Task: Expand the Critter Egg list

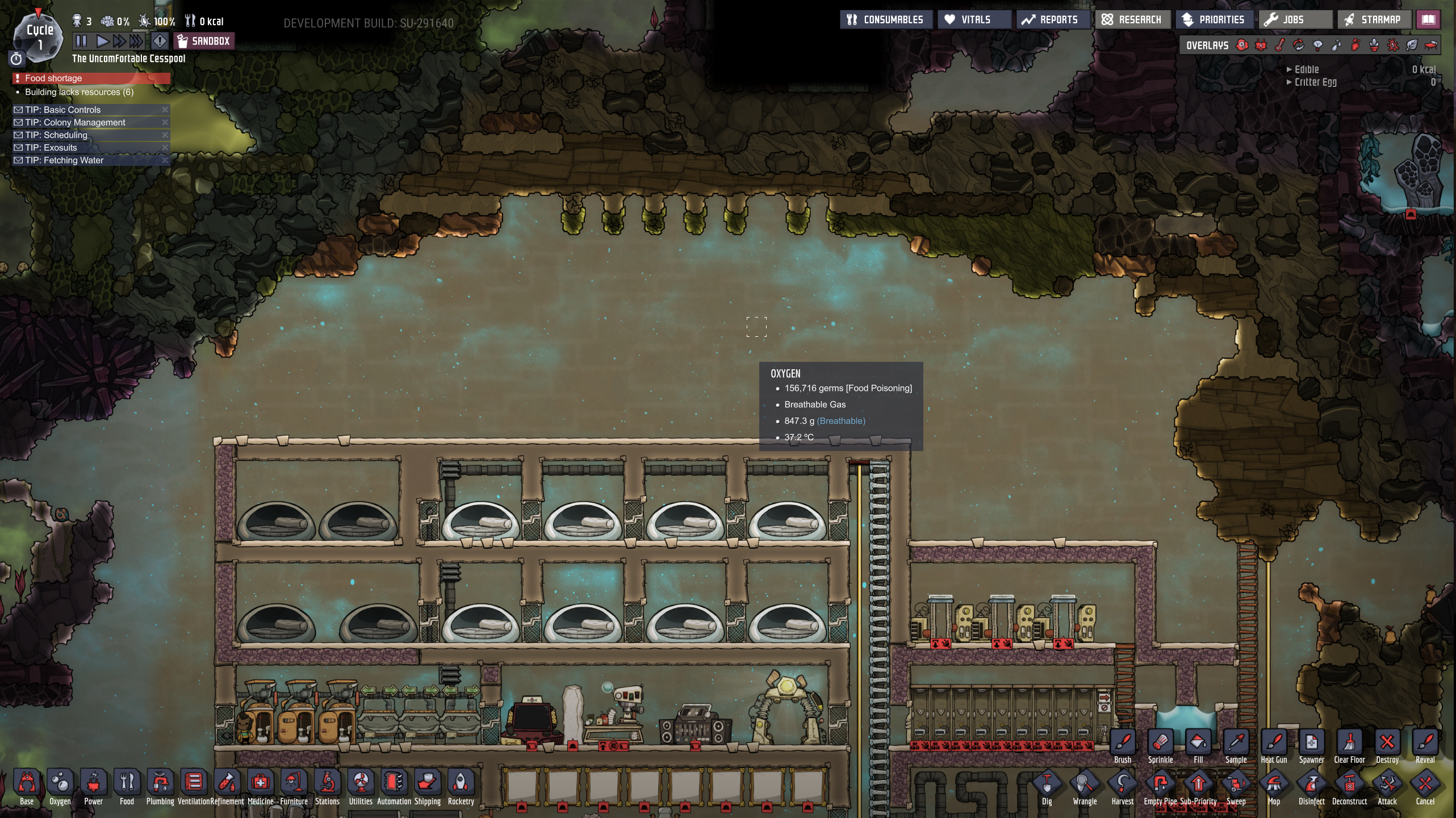Action: click(1289, 82)
